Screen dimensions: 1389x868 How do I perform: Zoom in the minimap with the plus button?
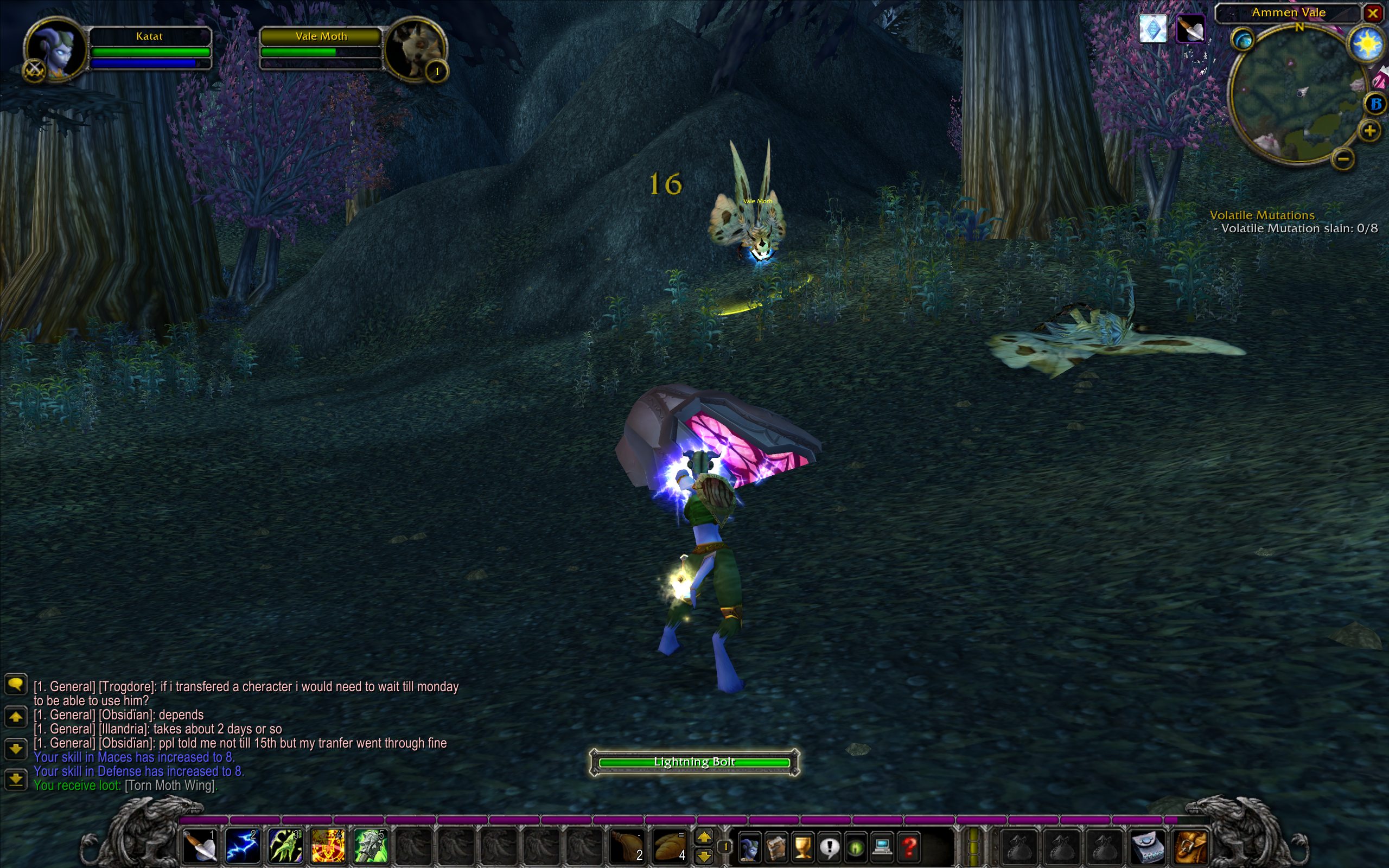1369,131
